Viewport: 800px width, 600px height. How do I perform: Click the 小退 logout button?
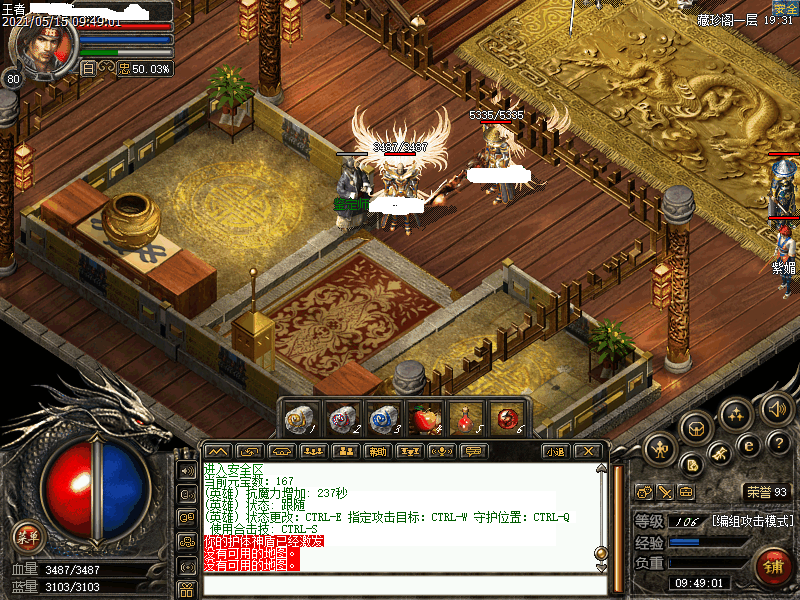tap(556, 451)
